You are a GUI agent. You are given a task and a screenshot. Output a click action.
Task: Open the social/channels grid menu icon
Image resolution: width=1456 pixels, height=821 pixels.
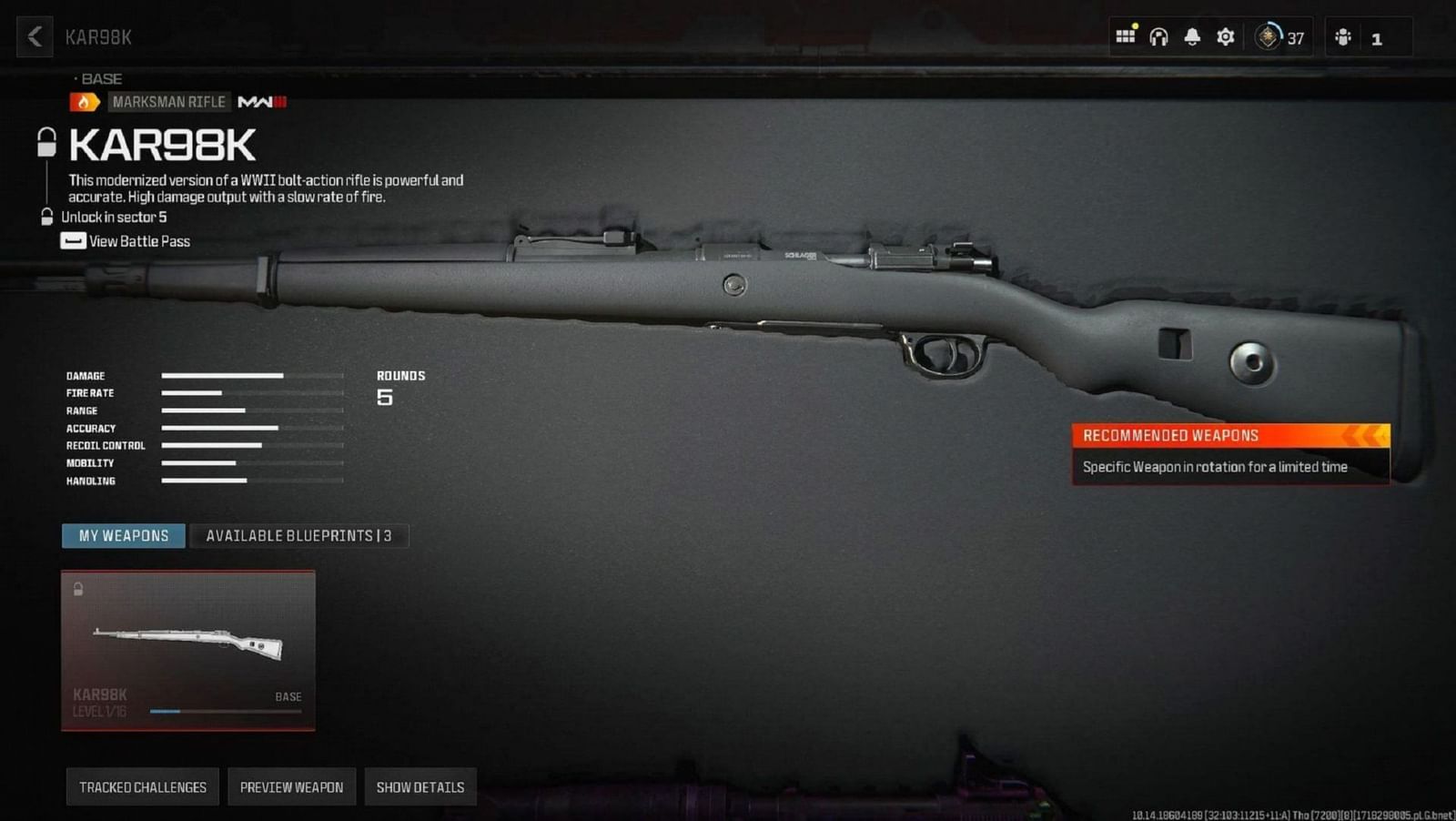click(1126, 36)
